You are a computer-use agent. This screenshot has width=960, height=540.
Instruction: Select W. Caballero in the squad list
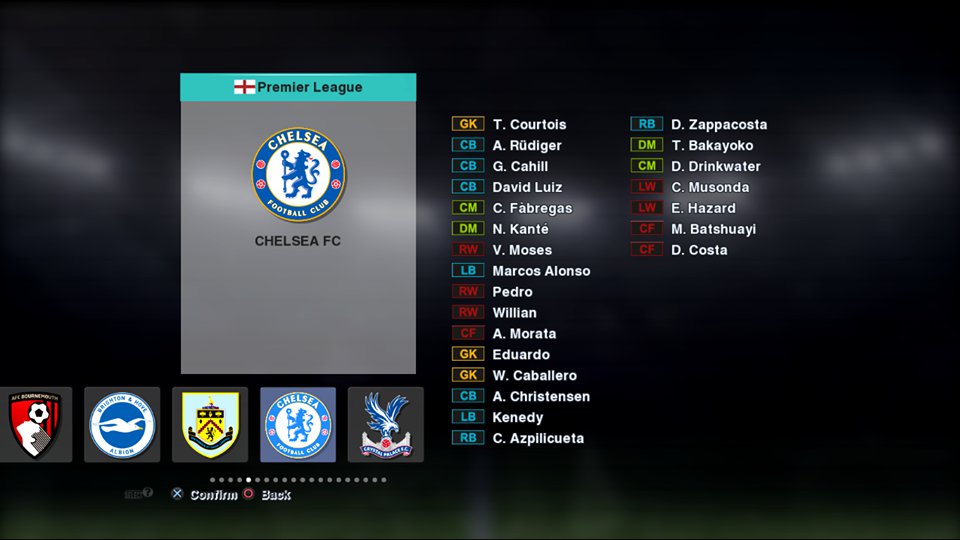pos(534,375)
